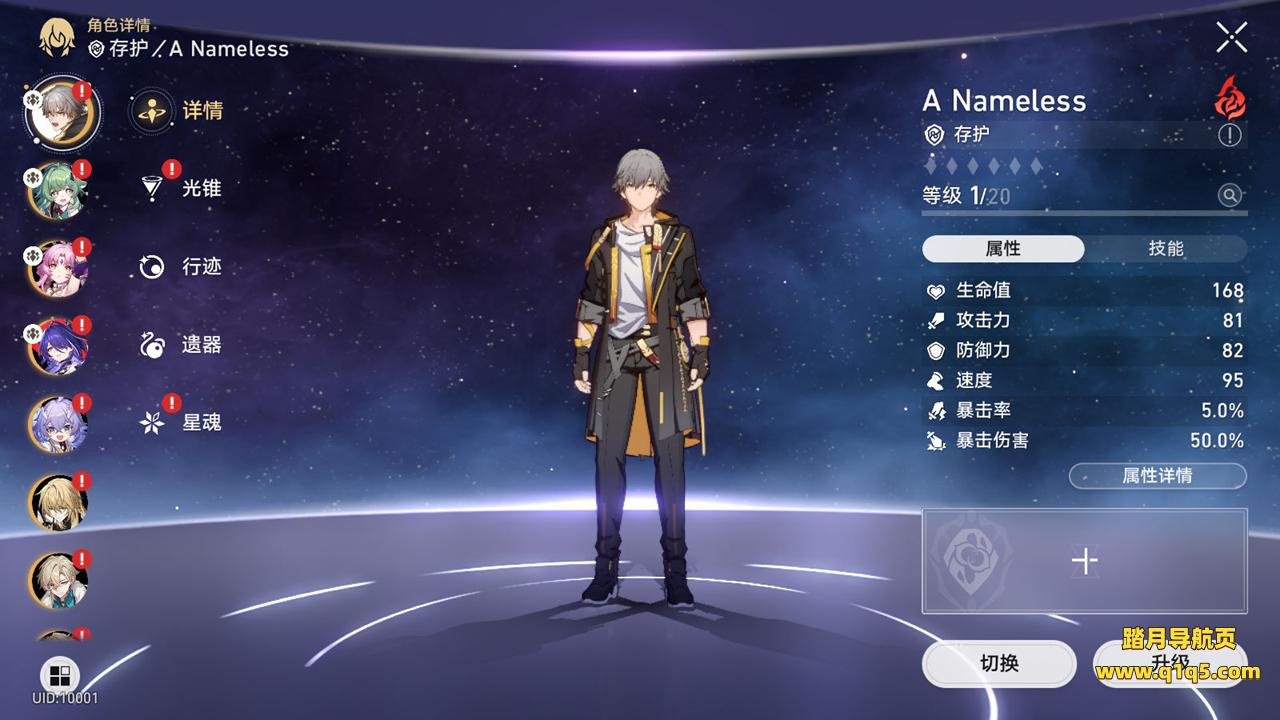Image resolution: width=1280 pixels, height=720 pixels.
Task: Open the 行迹 traces section
Action: point(181,266)
